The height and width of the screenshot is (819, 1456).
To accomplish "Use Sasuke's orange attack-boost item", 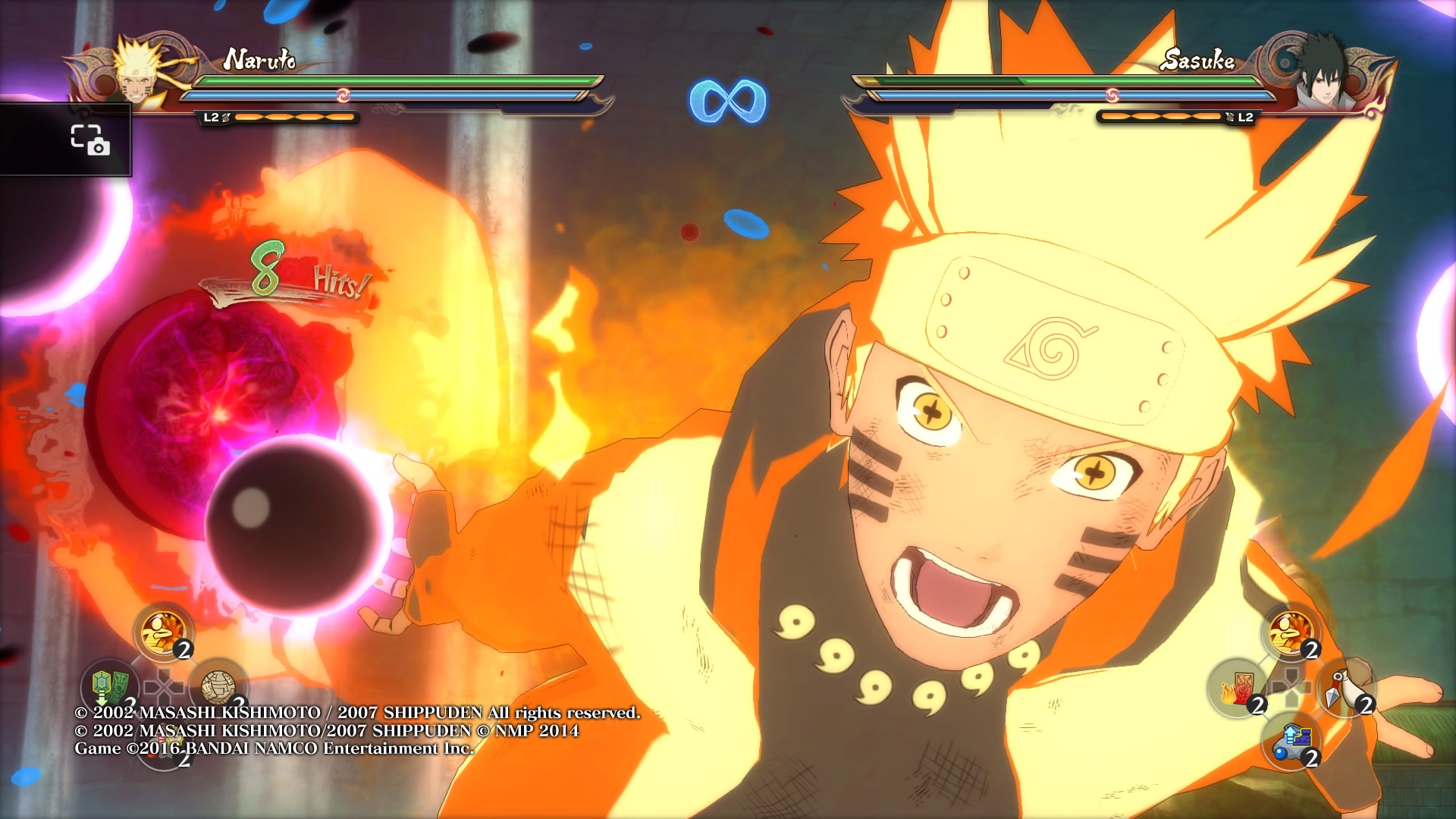I will click(1291, 632).
